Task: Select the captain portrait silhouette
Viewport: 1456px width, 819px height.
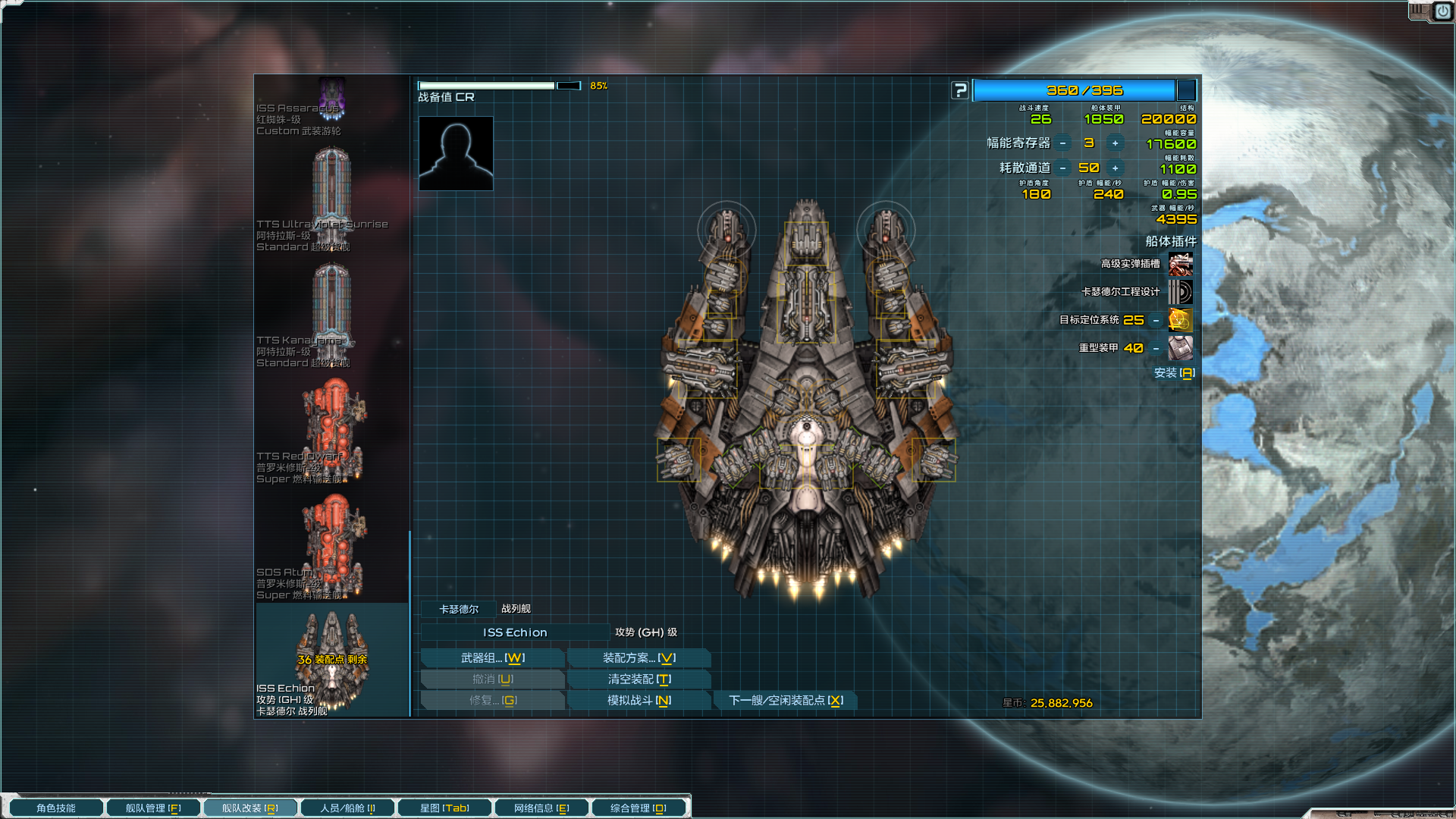Action: [x=456, y=153]
